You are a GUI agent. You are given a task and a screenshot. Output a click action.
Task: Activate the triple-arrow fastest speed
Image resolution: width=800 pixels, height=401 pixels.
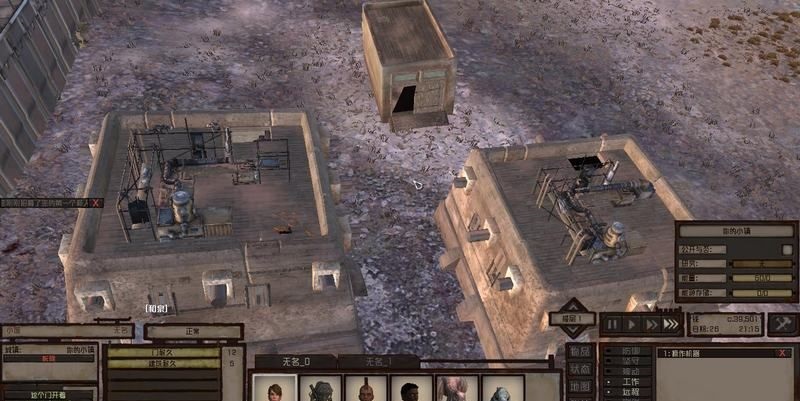tap(673, 324)
